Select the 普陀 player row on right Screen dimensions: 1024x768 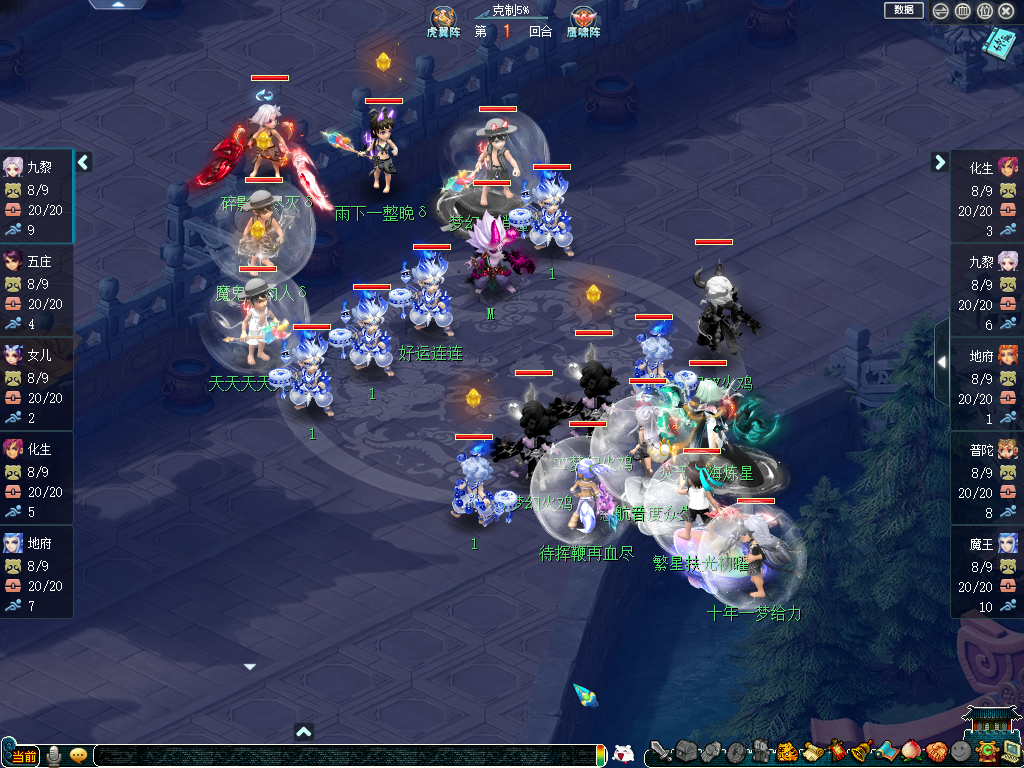(x=986, y=478)
